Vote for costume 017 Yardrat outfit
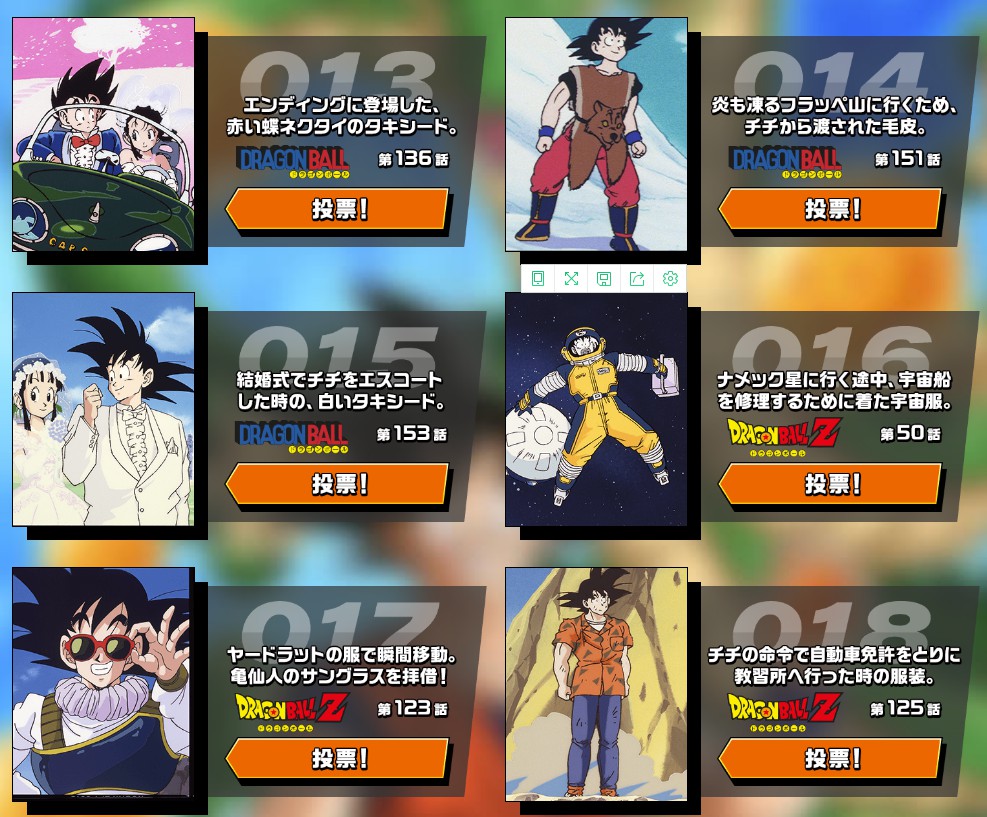 (338, 758)
